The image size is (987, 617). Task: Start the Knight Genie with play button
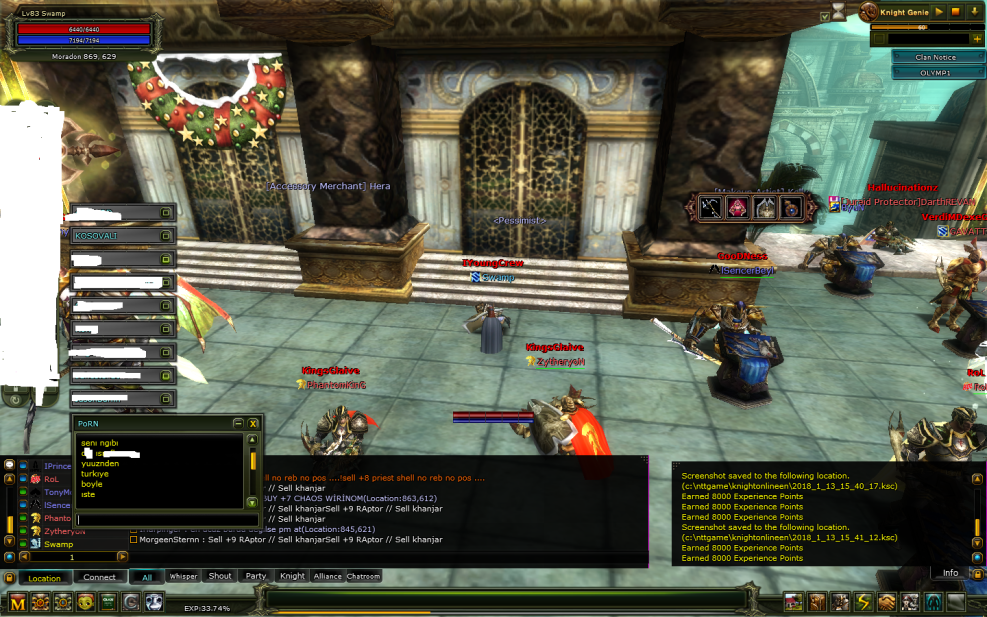(x=940, y=12)
